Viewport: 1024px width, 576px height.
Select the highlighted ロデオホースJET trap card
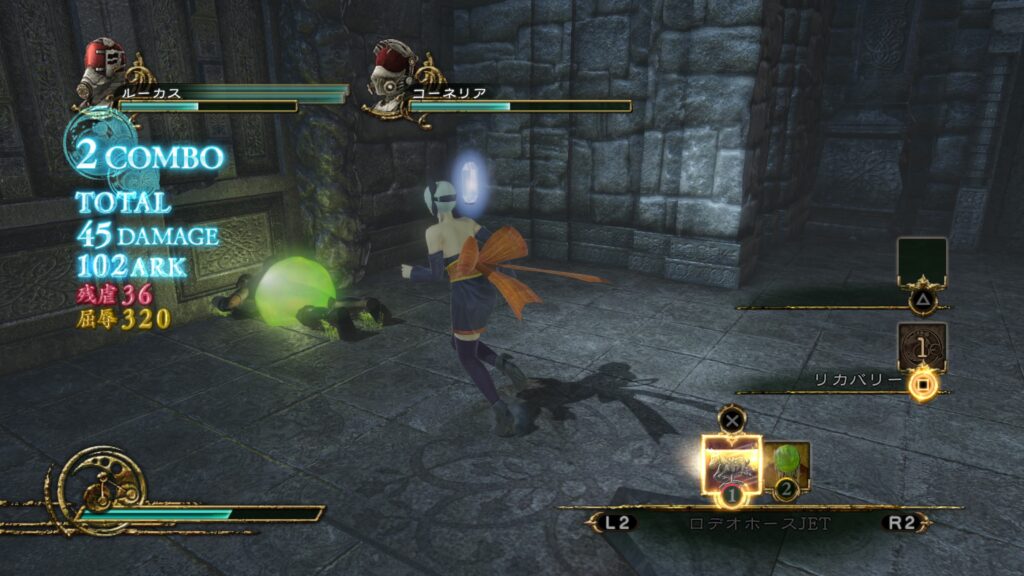731,462
